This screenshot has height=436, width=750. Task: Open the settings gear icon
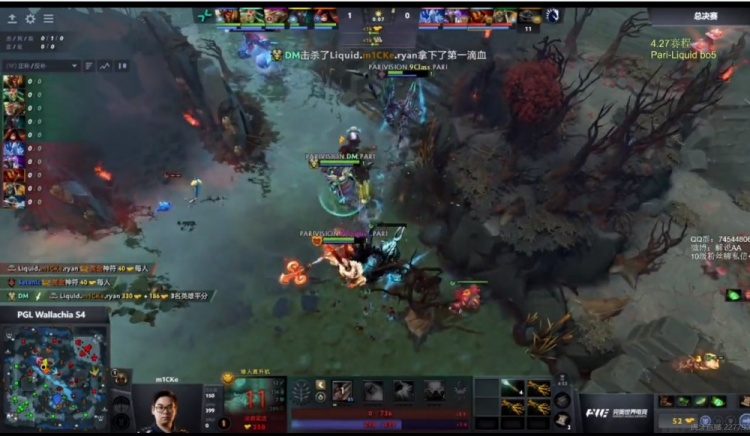coord(30,18)
